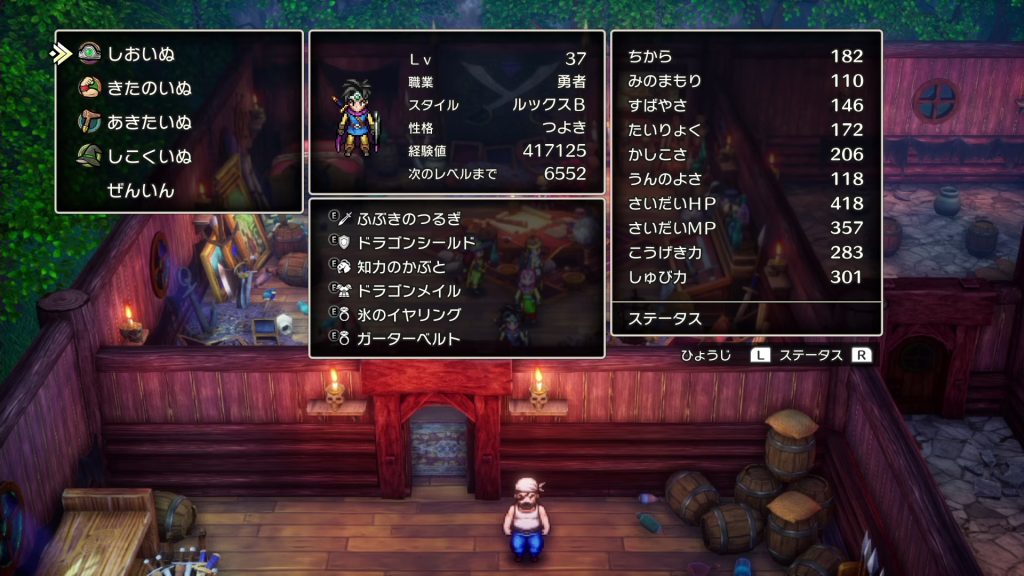Select the ドラゴンシールド shield slot
This screenshot has width=1024, height=576.
(415, 242)
